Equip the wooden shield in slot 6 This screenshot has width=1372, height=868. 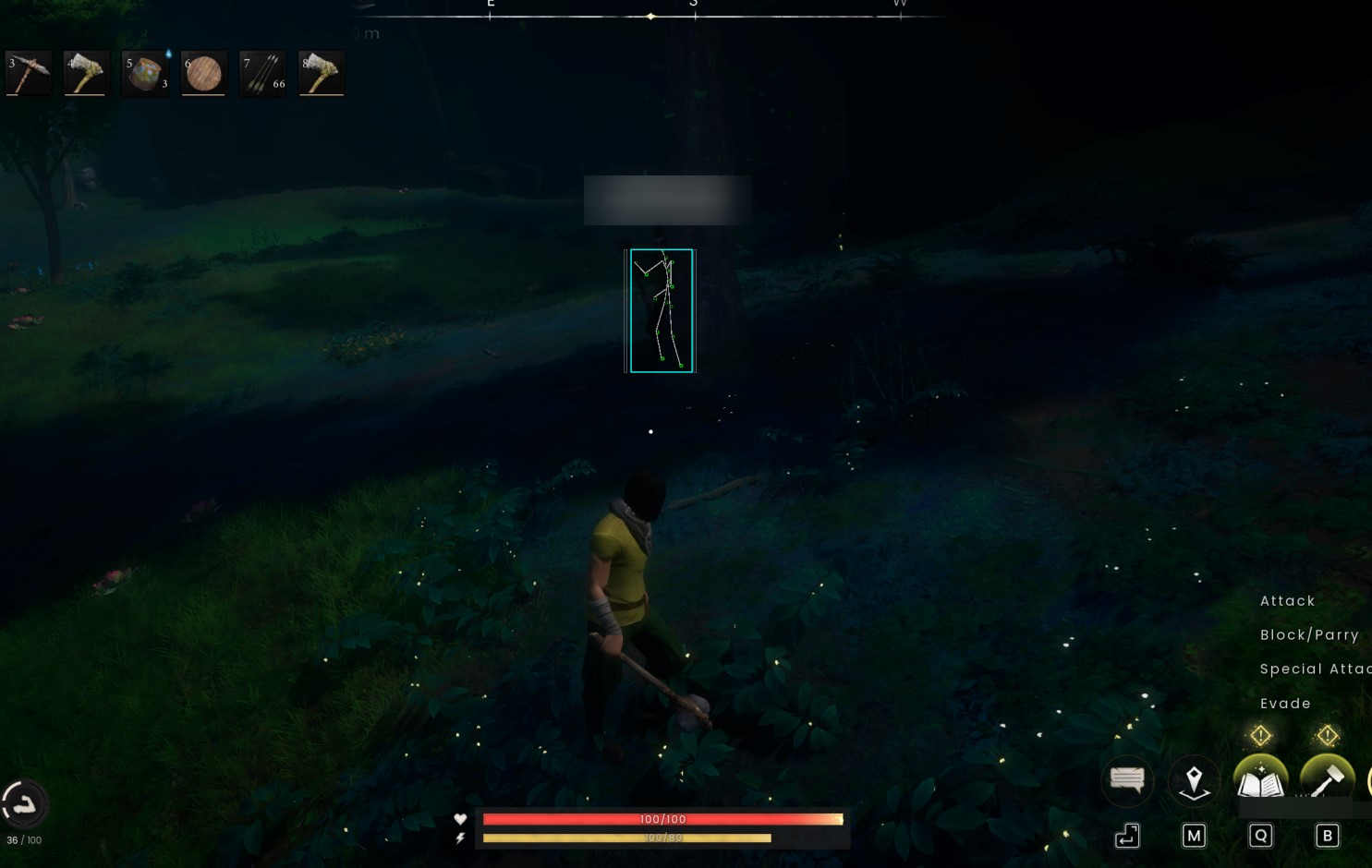click(203, 73)
